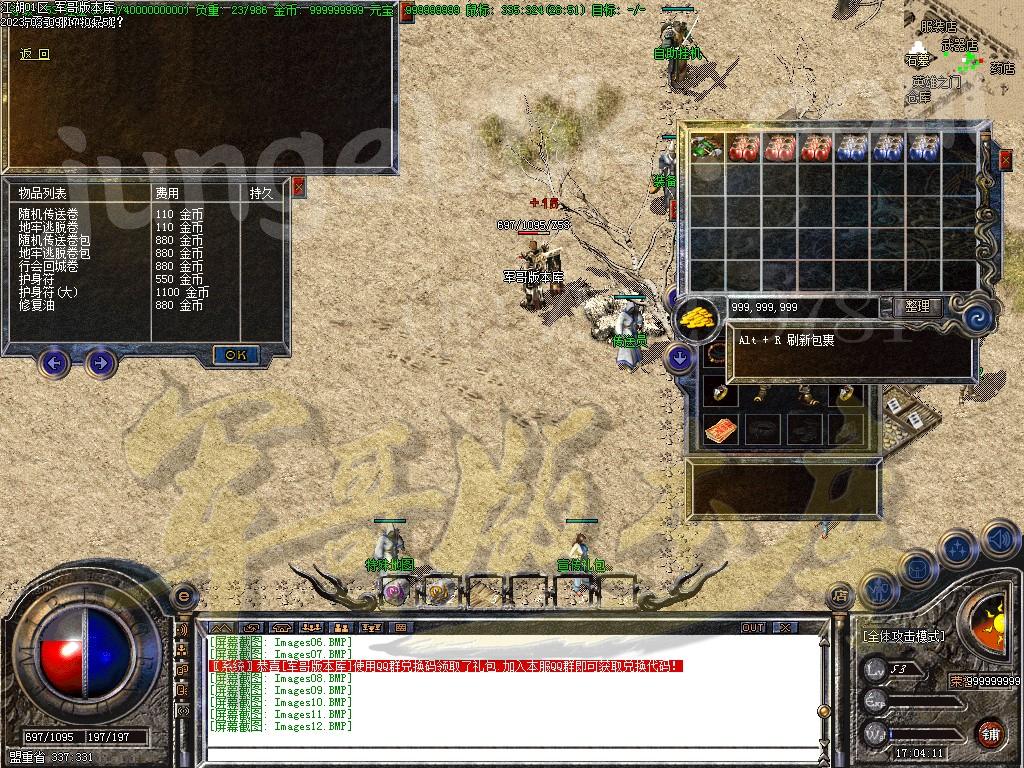
Task: Select the red book item slot
Action: point(720,430)
